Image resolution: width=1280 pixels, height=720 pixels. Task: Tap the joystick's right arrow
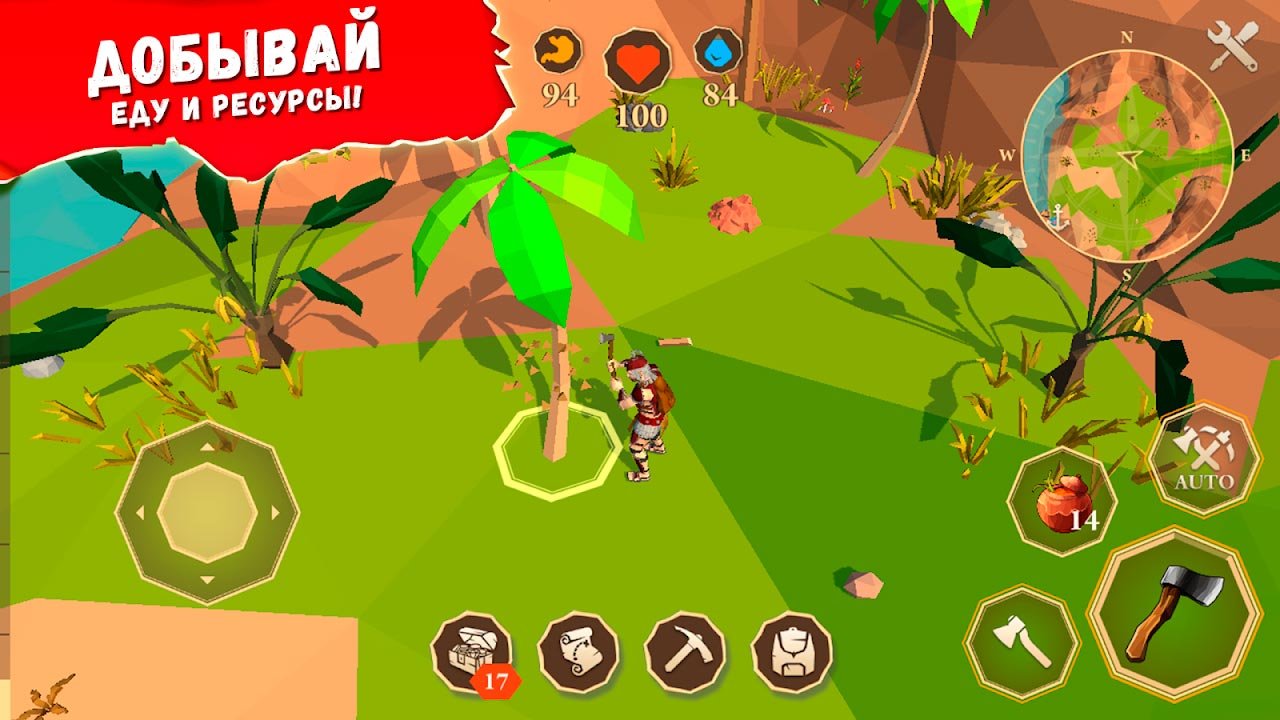click(275, 513)
